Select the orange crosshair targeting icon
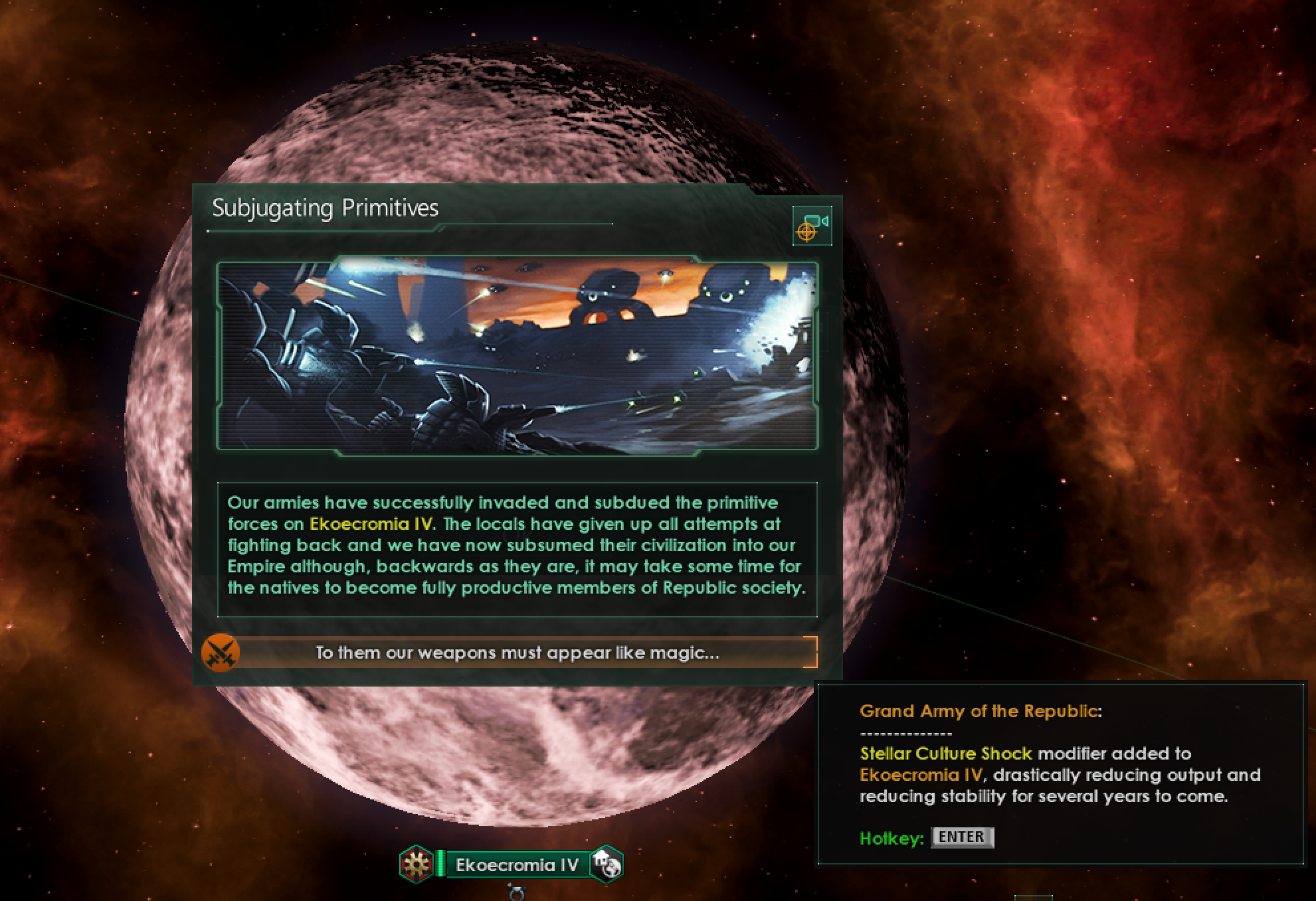 (x=806, y=232)
